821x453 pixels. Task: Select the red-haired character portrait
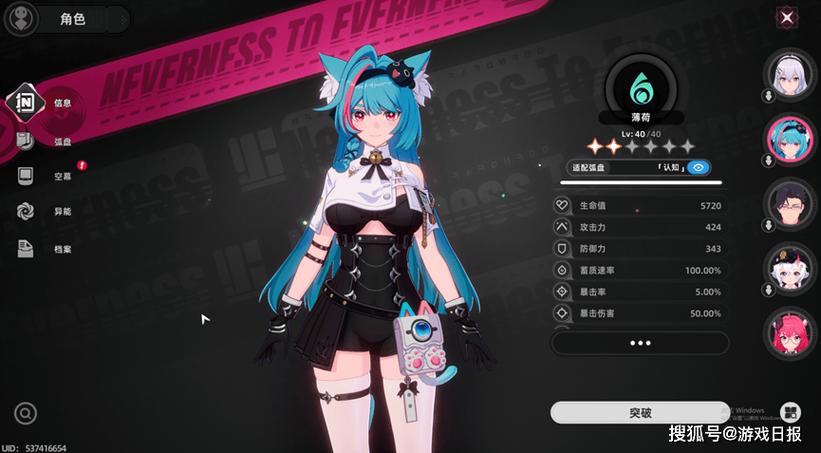pos(789,332)
